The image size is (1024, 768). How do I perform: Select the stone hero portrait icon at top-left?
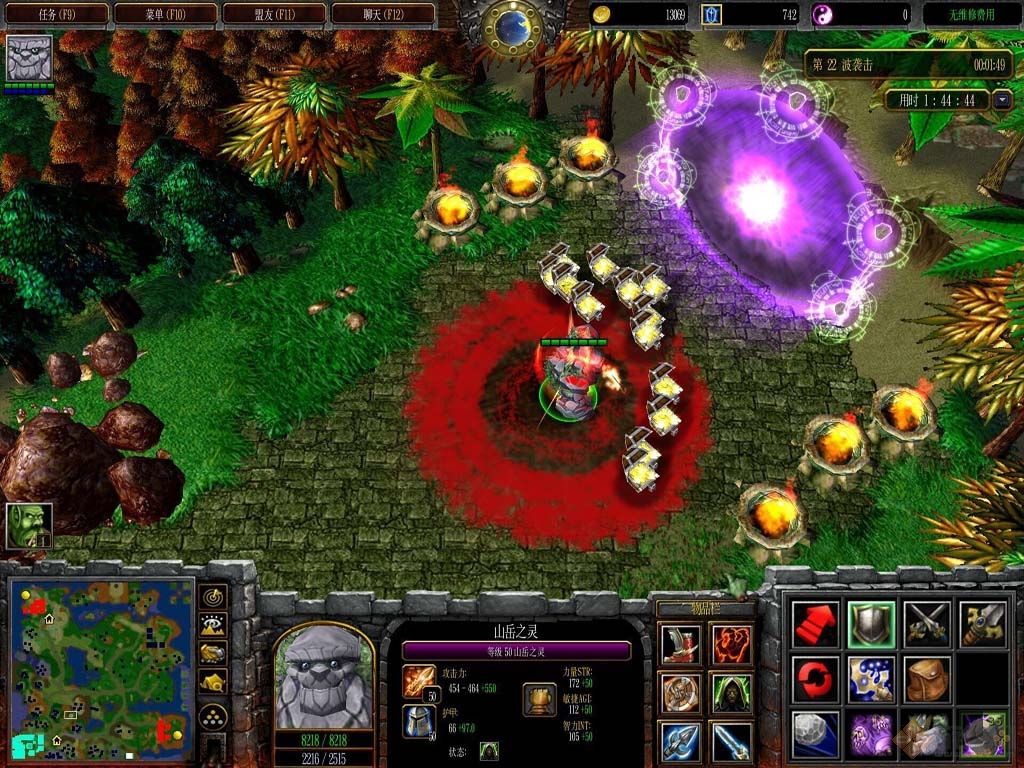(x=29, y=58)
